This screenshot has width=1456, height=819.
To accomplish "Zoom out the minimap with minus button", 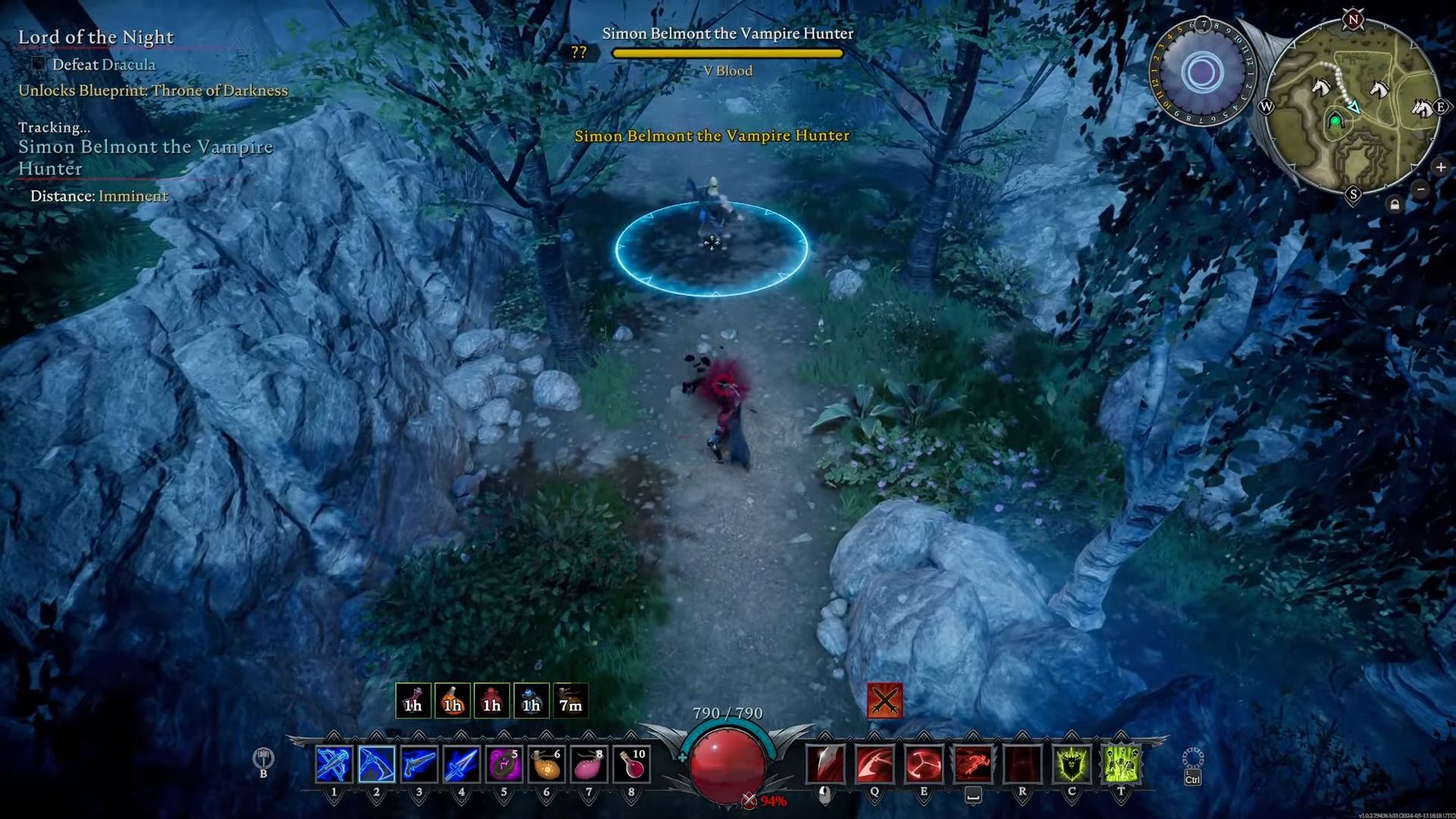I will [1421, 189].
